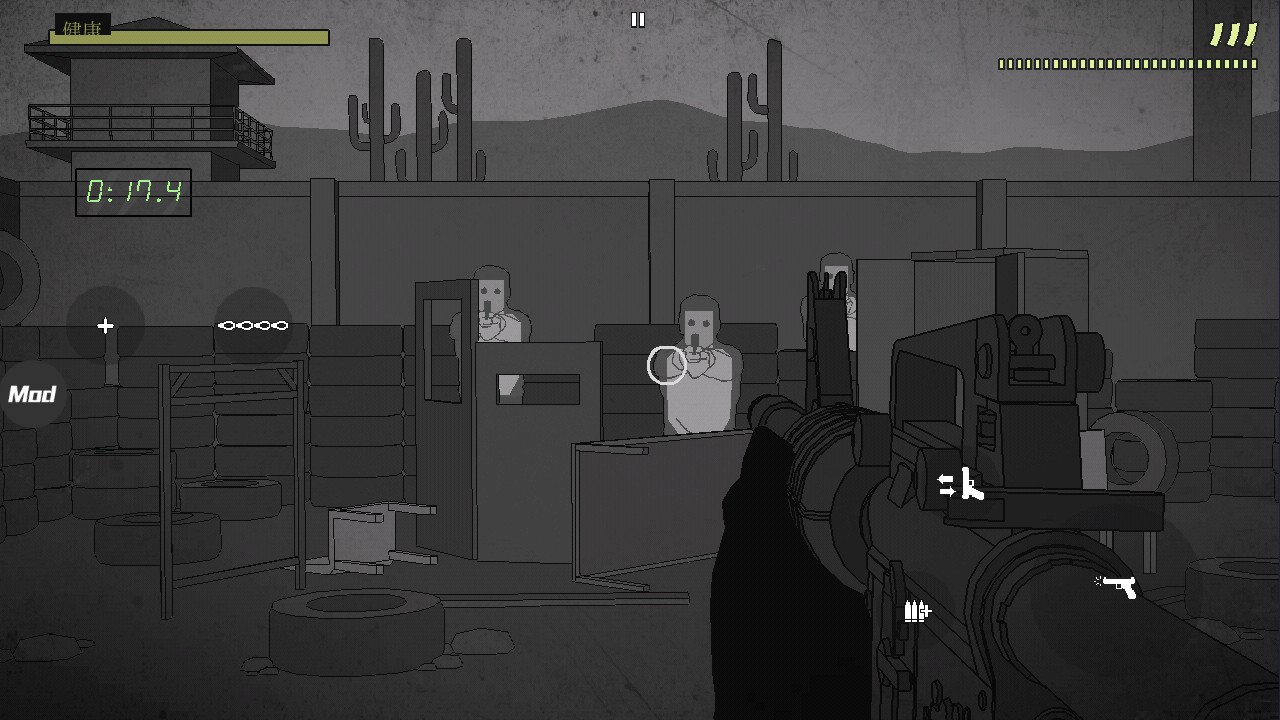1280x720 pixels.
Task: Switch weapon using the swap-gun icon
Action: pos(960,485)
